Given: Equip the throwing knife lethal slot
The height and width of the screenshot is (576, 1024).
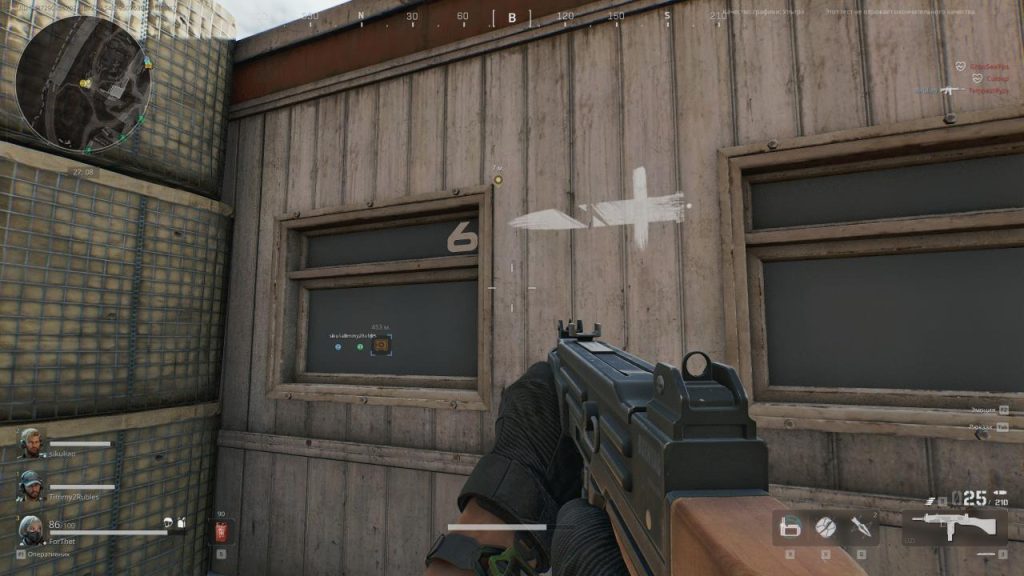Looking at the screenshot, I should [859, 525].
